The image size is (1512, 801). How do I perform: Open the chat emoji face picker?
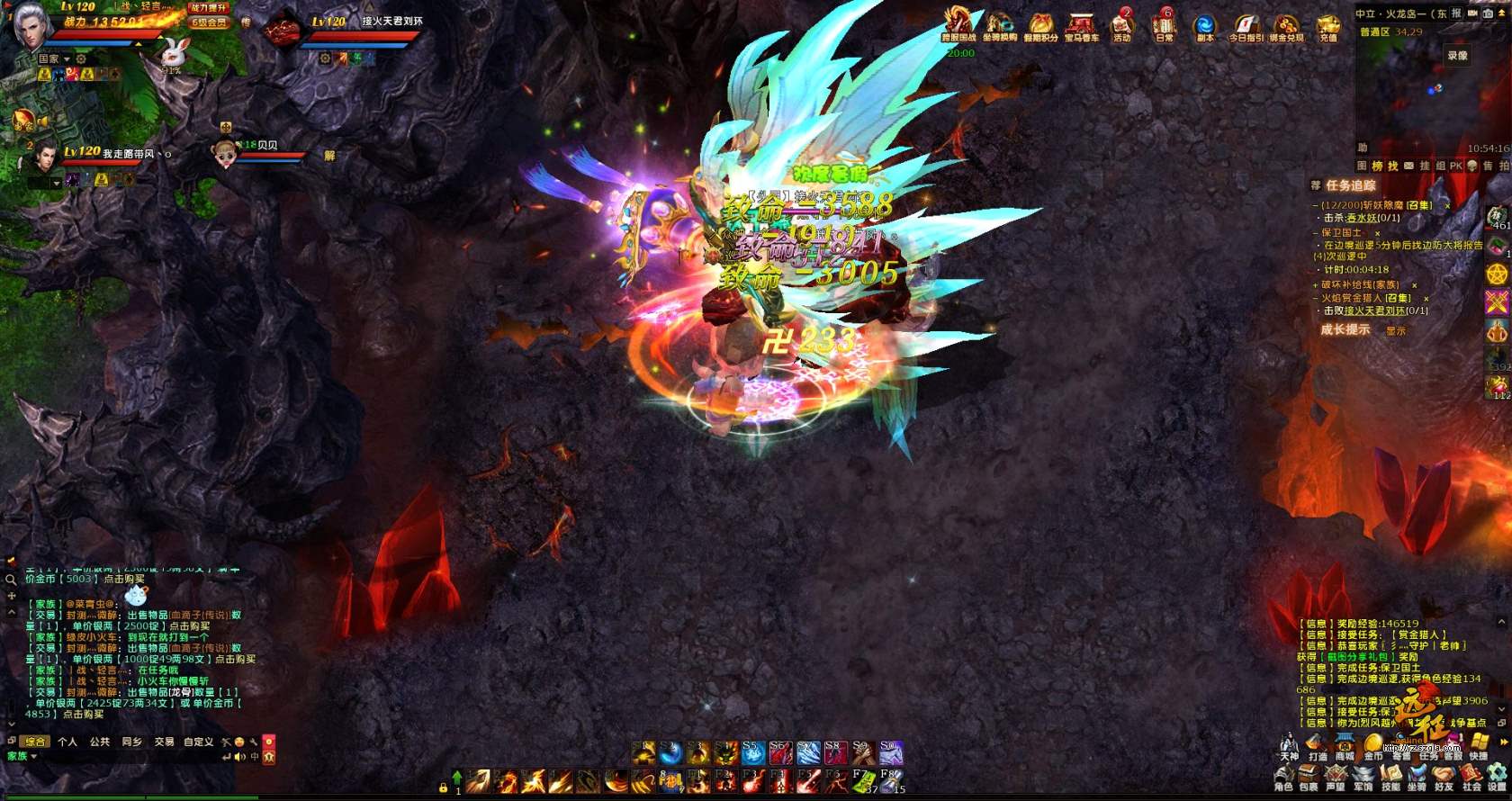[239, 742]
